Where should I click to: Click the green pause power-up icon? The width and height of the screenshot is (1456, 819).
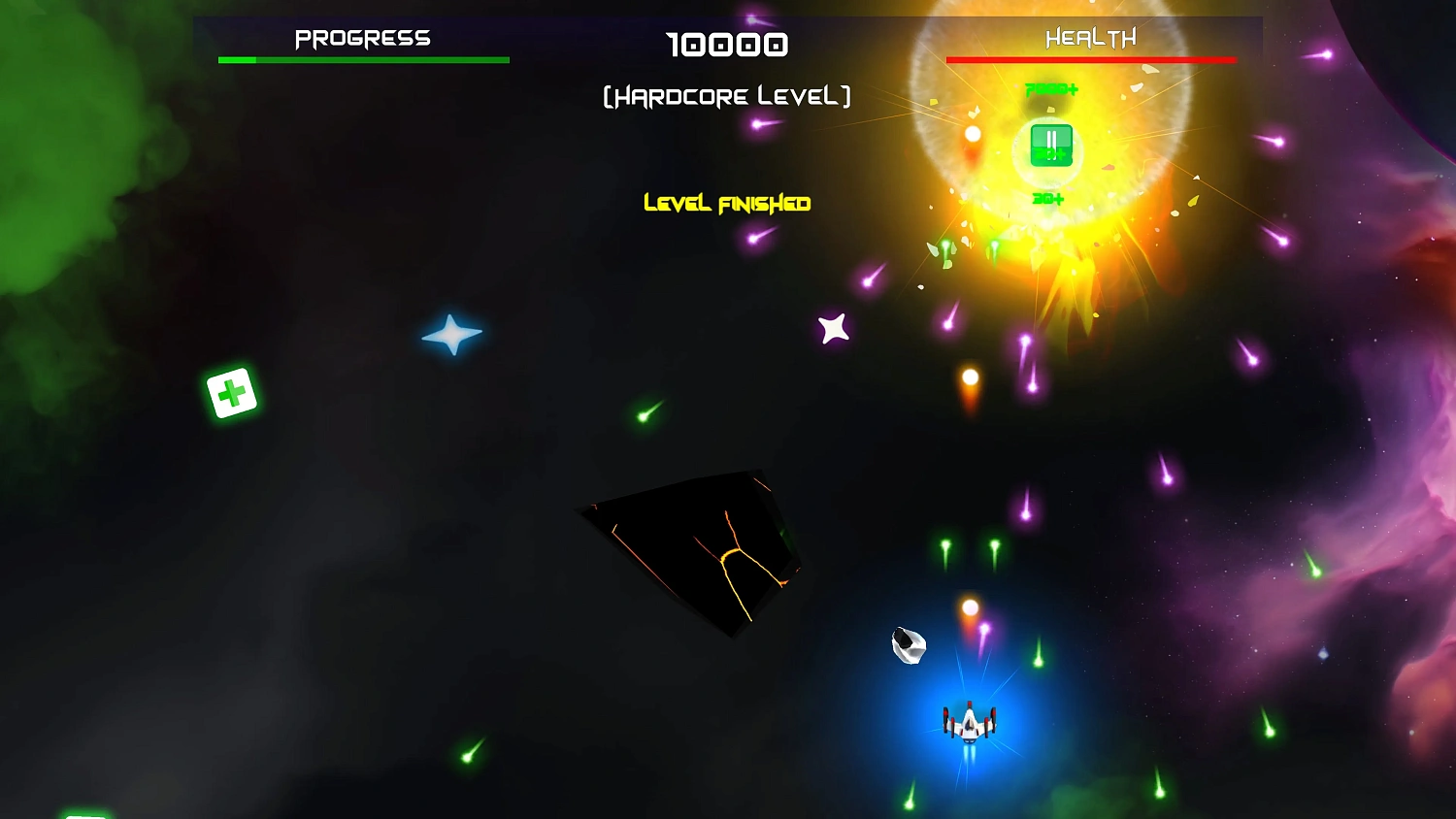(1050, 146)
